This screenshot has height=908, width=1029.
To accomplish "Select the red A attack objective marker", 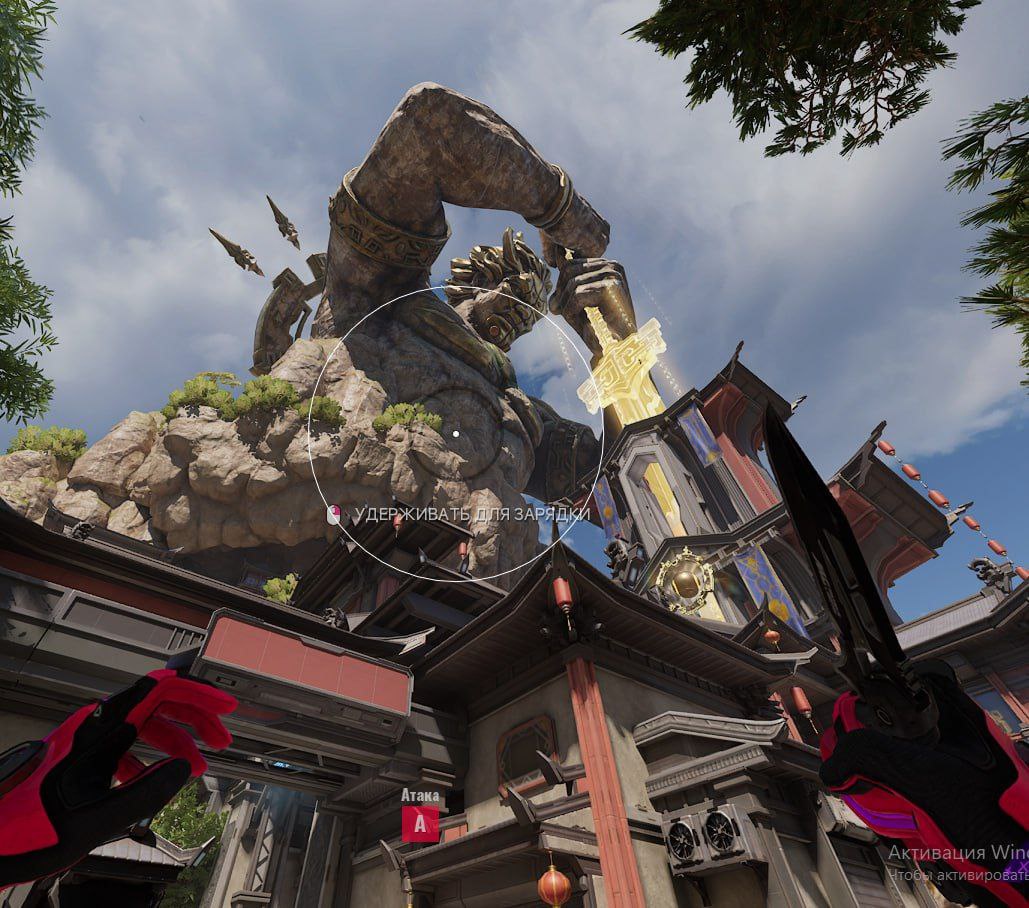I will [420, 824].
